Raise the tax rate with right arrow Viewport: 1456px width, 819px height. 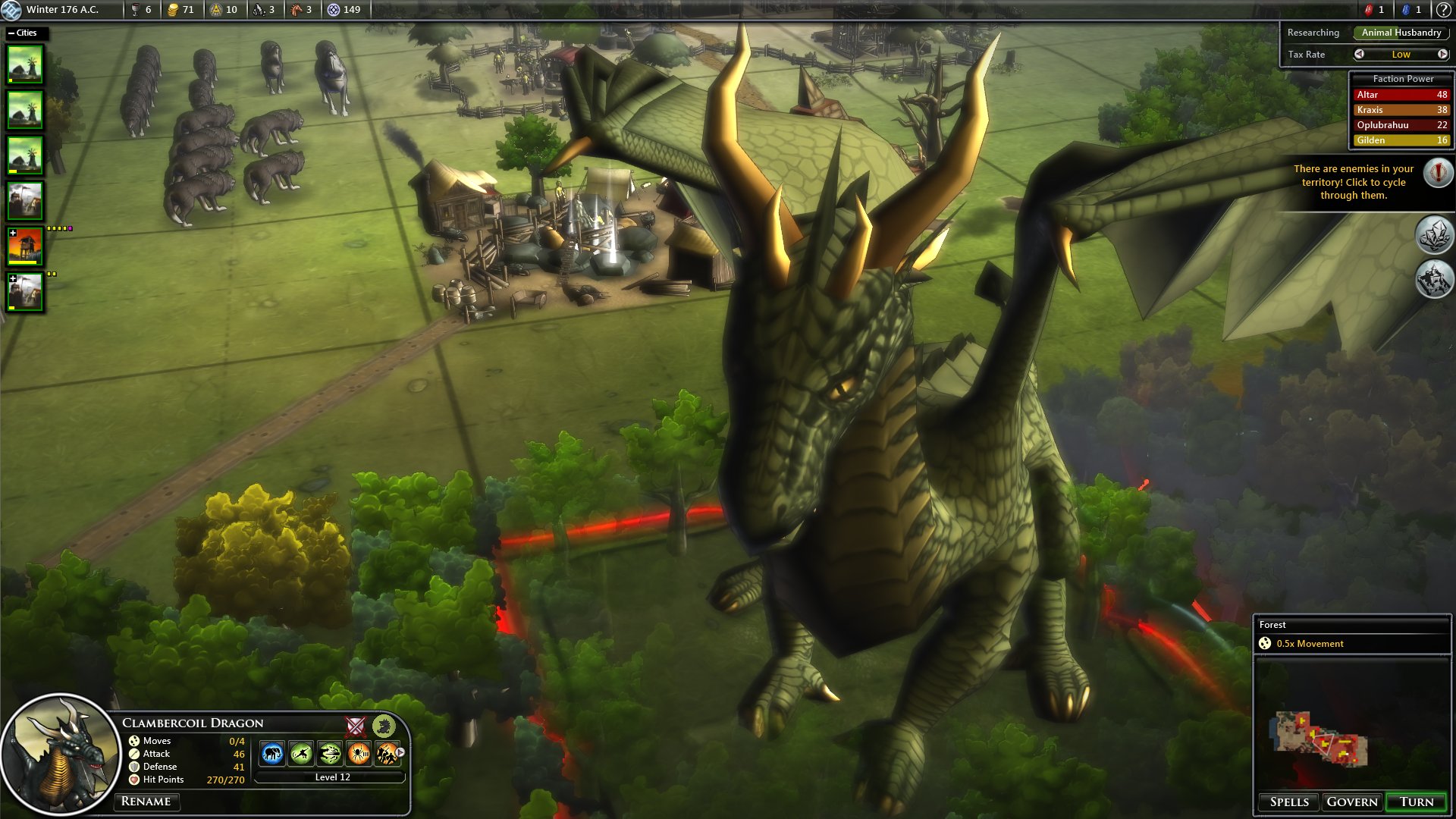[x=1442, y=55]
